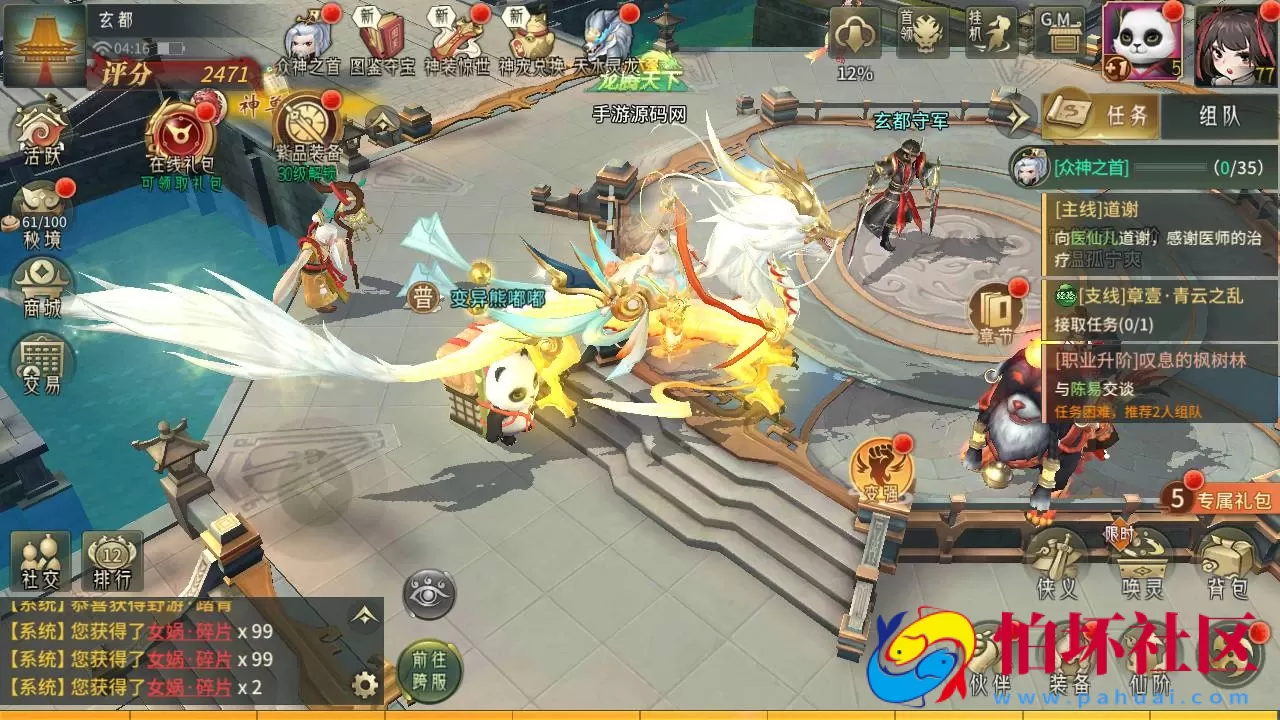This screenshot has width=1280, height=720.
Task: Open the 众神之首 event icon
Action: point(308,44)
